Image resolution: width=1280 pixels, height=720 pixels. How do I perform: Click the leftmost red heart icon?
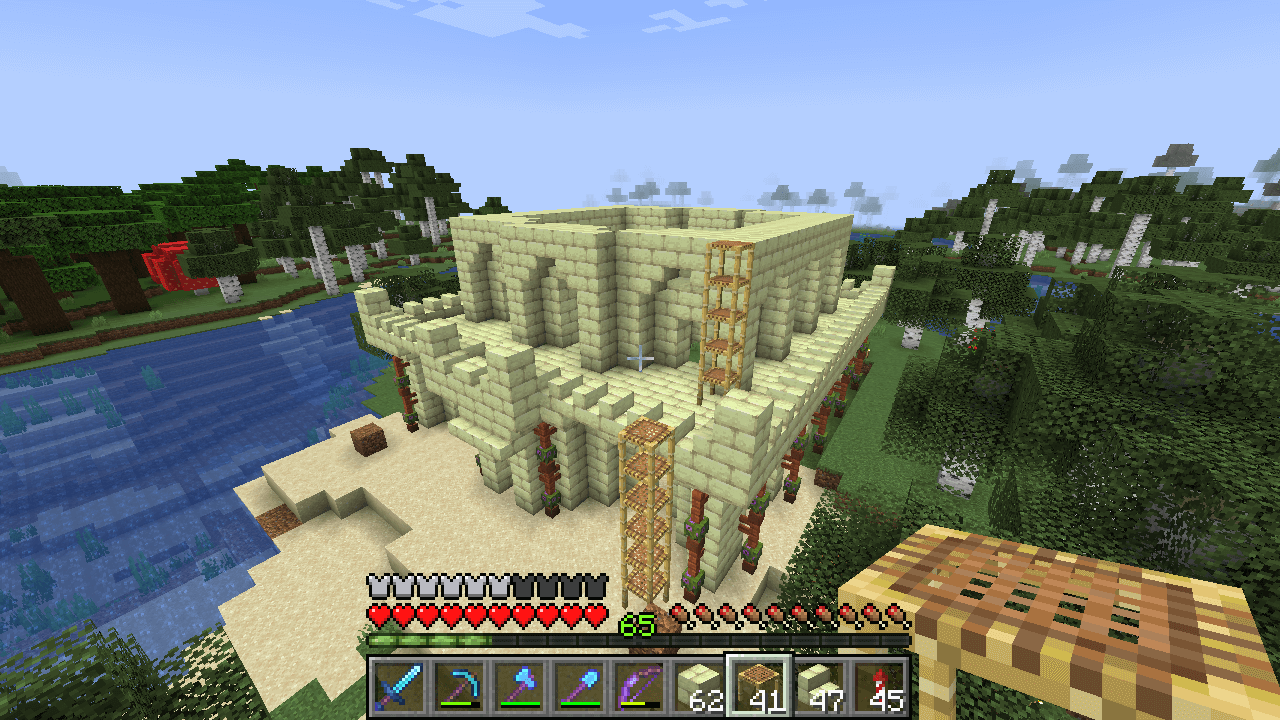[x=380, y=612]
